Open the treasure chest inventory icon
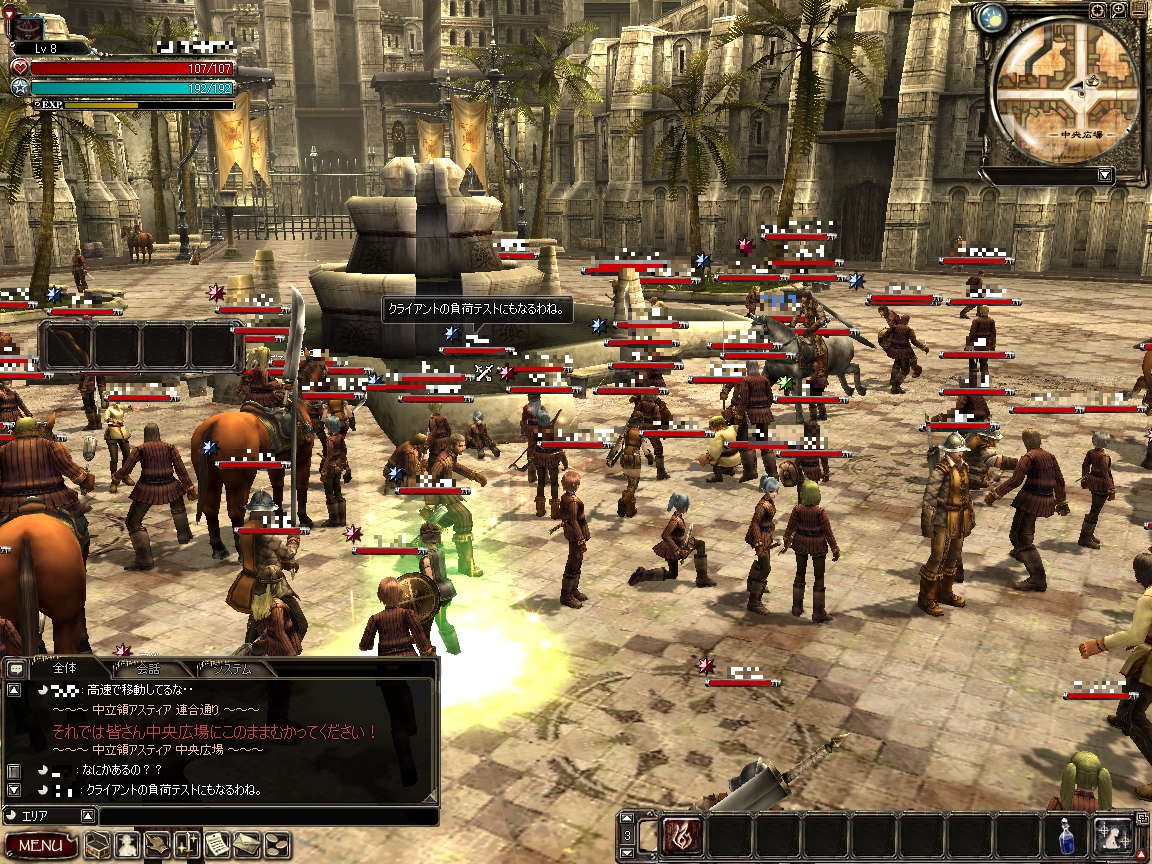 97,845
